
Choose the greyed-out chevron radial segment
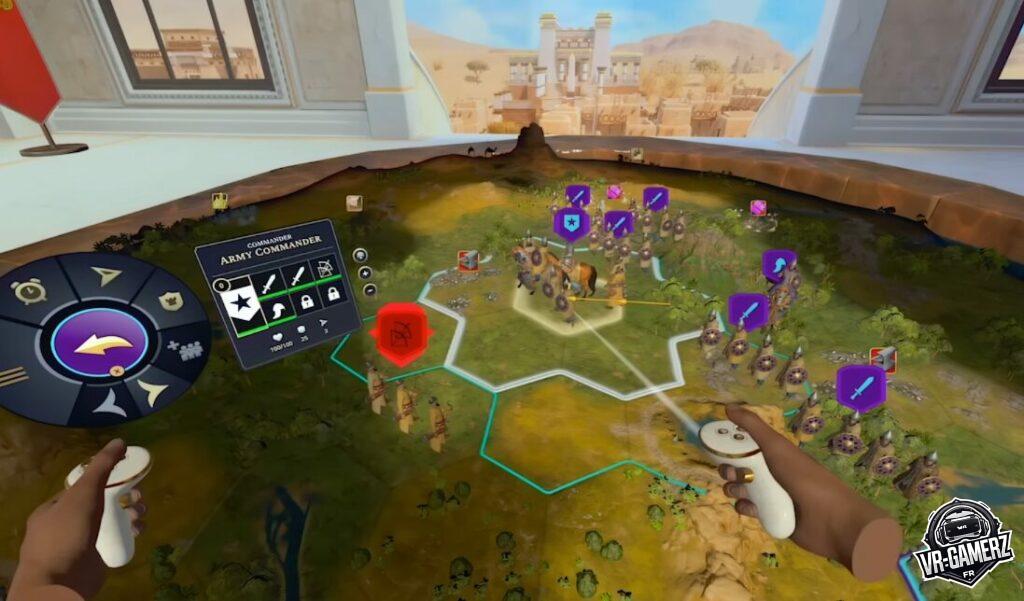[x=109, y=402]
